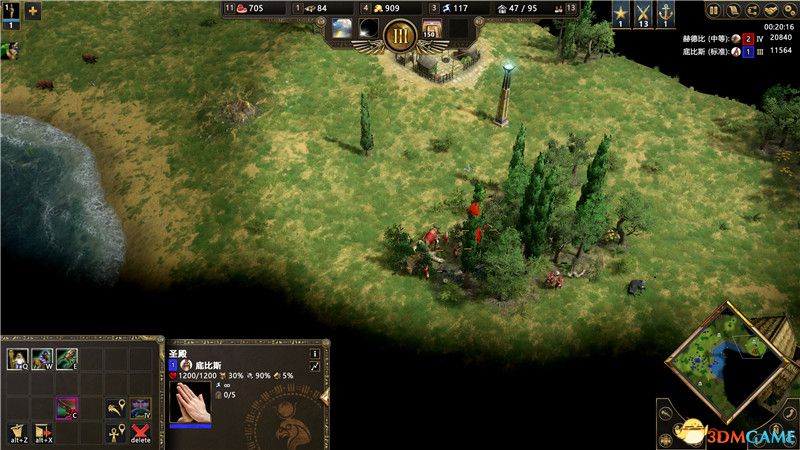Viewport: 800px width, 450px height.
Task: Select the anchor naval banner
Action: tap(664, 12)
